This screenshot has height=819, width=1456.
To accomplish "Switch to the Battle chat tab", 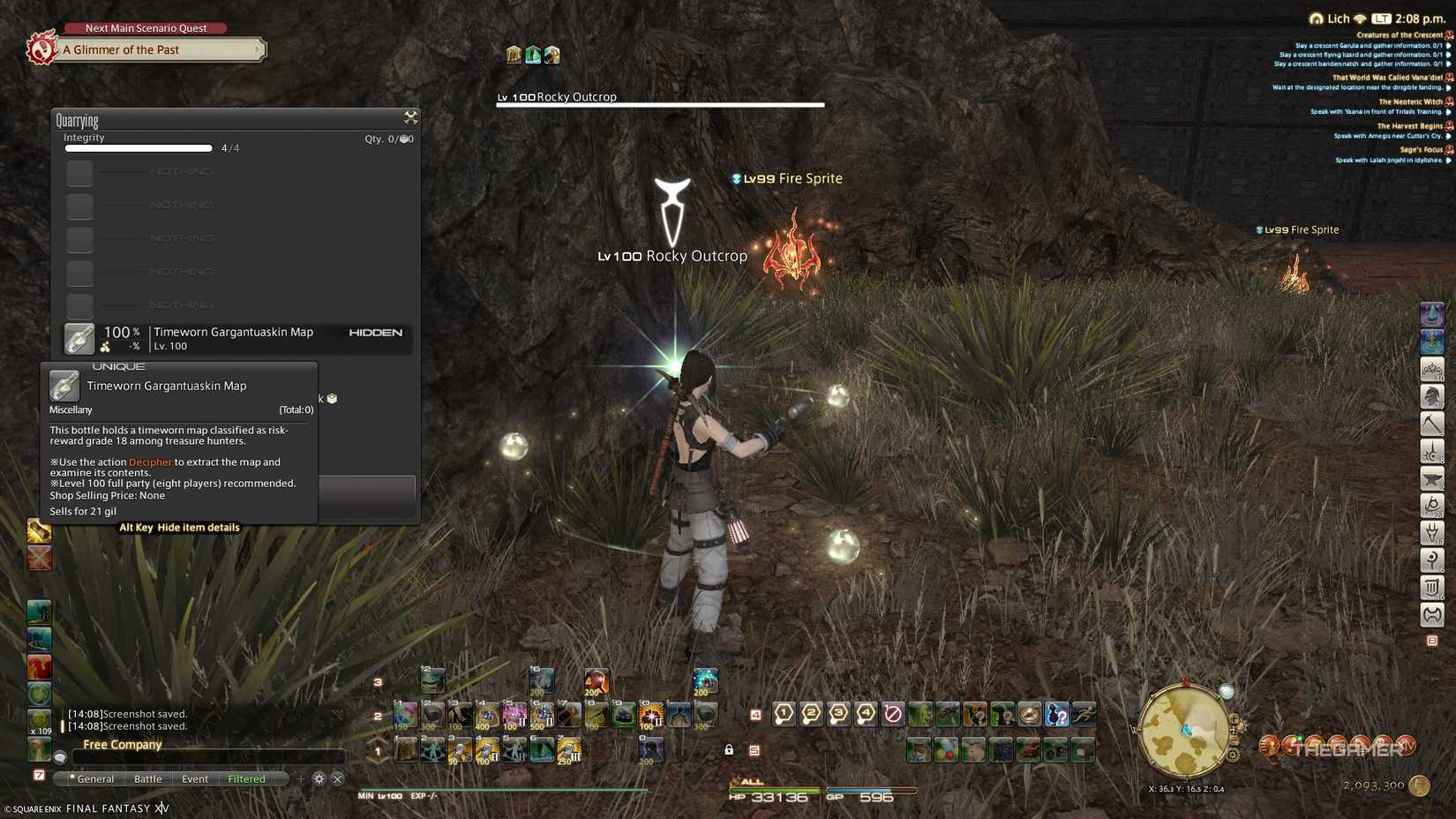I will click(x=147, y=779).
